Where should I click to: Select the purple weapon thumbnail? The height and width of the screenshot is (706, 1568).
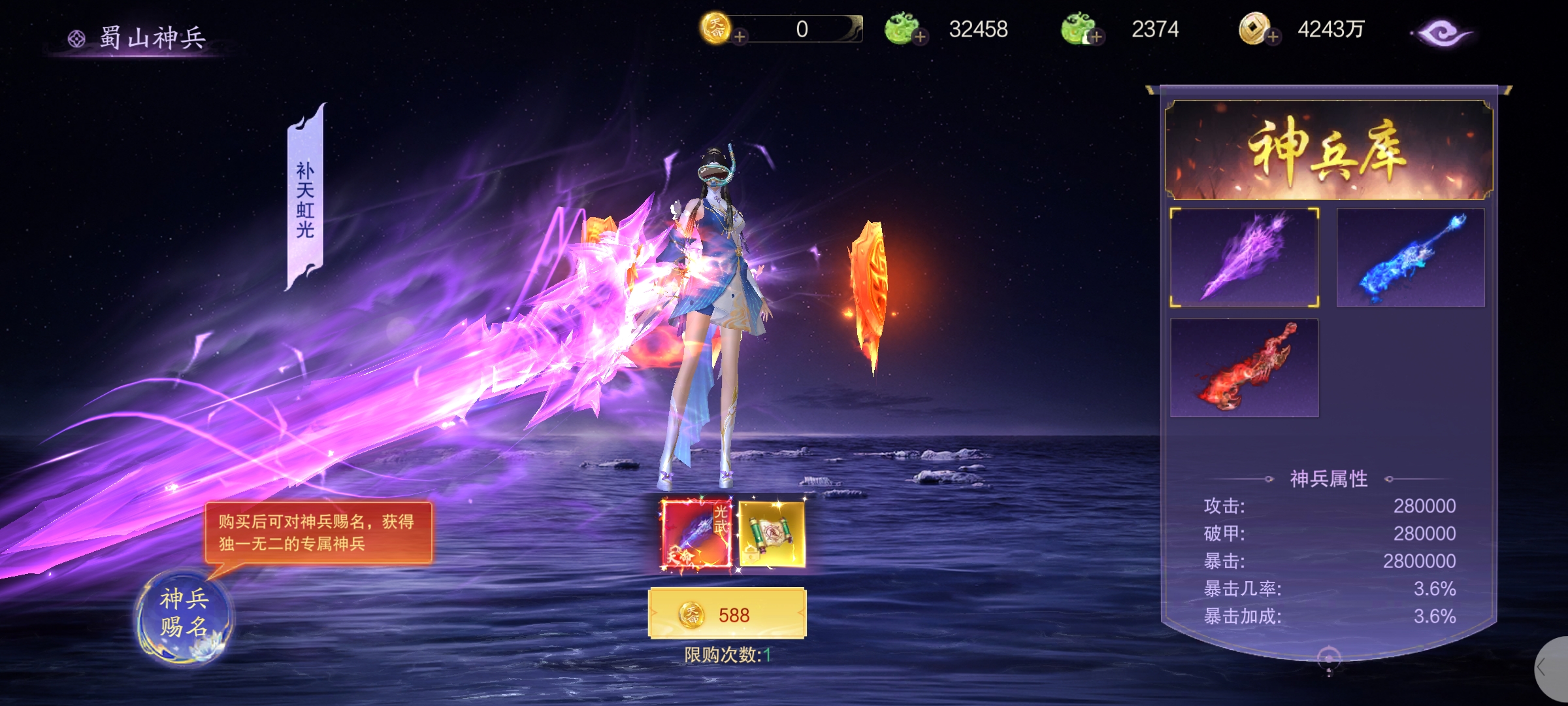1244,258
